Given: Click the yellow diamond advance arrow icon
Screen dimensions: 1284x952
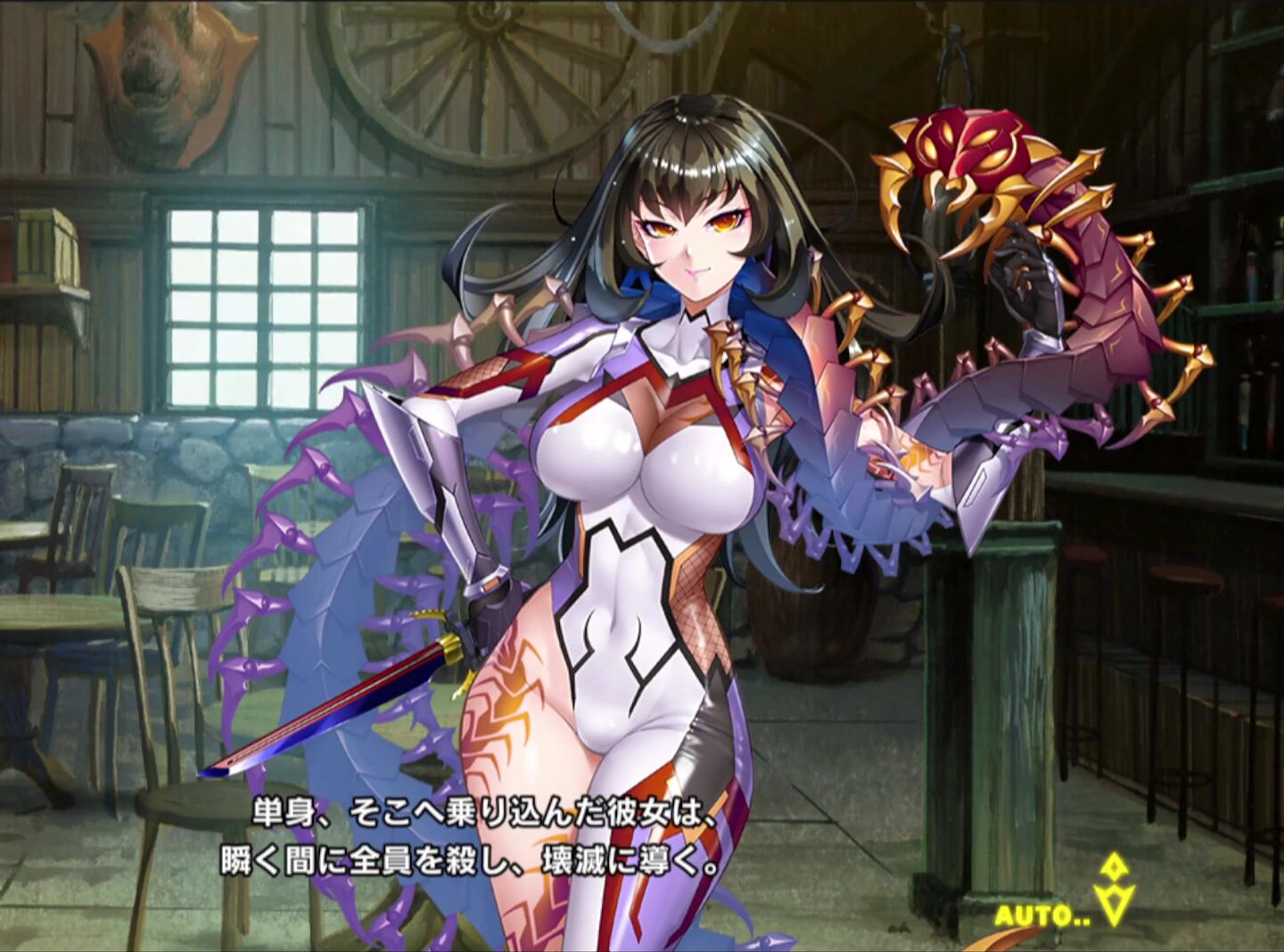Looking at the screenshot, I should [x=1114, y=890].
